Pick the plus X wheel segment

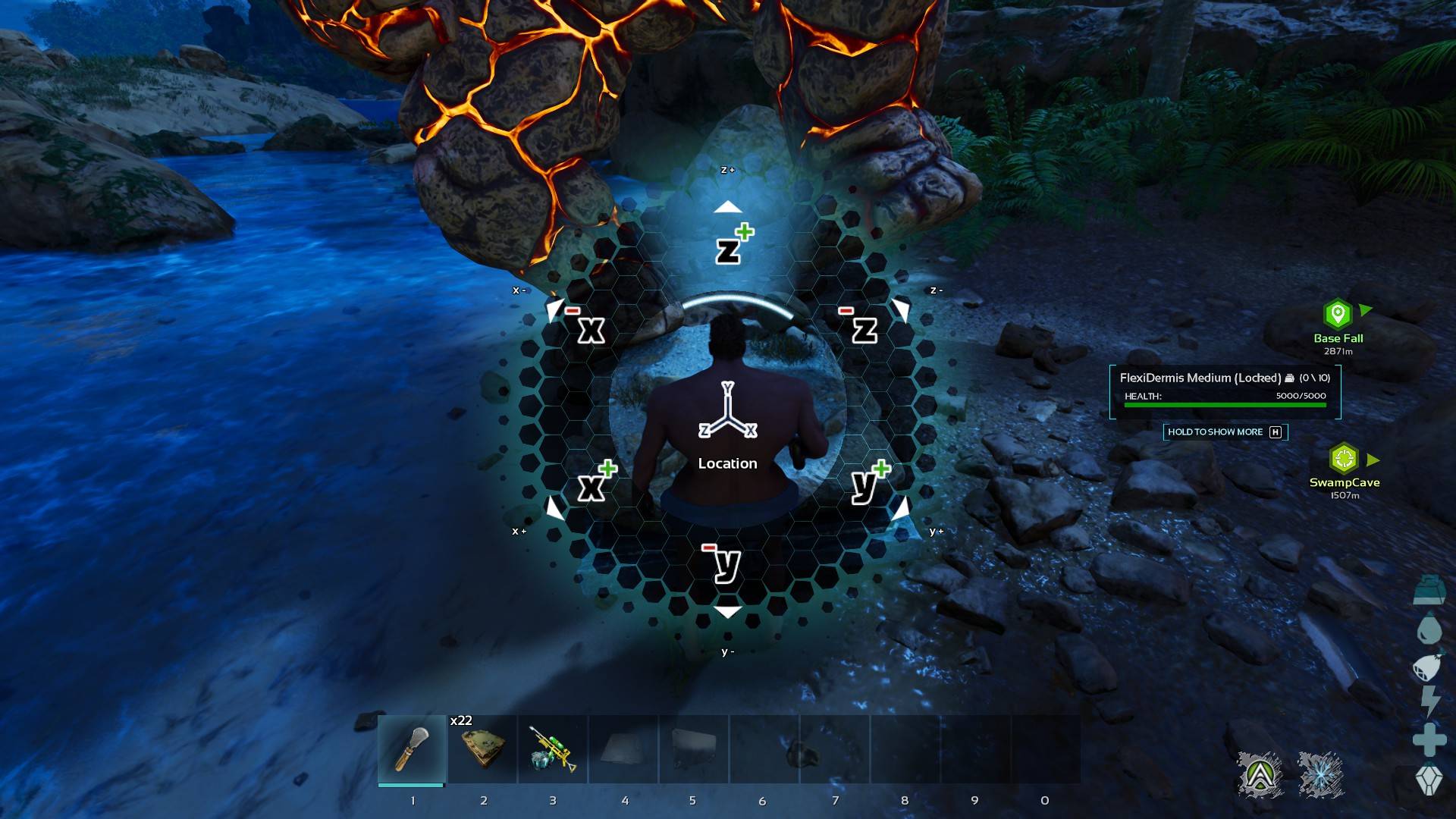pos(594,484)
